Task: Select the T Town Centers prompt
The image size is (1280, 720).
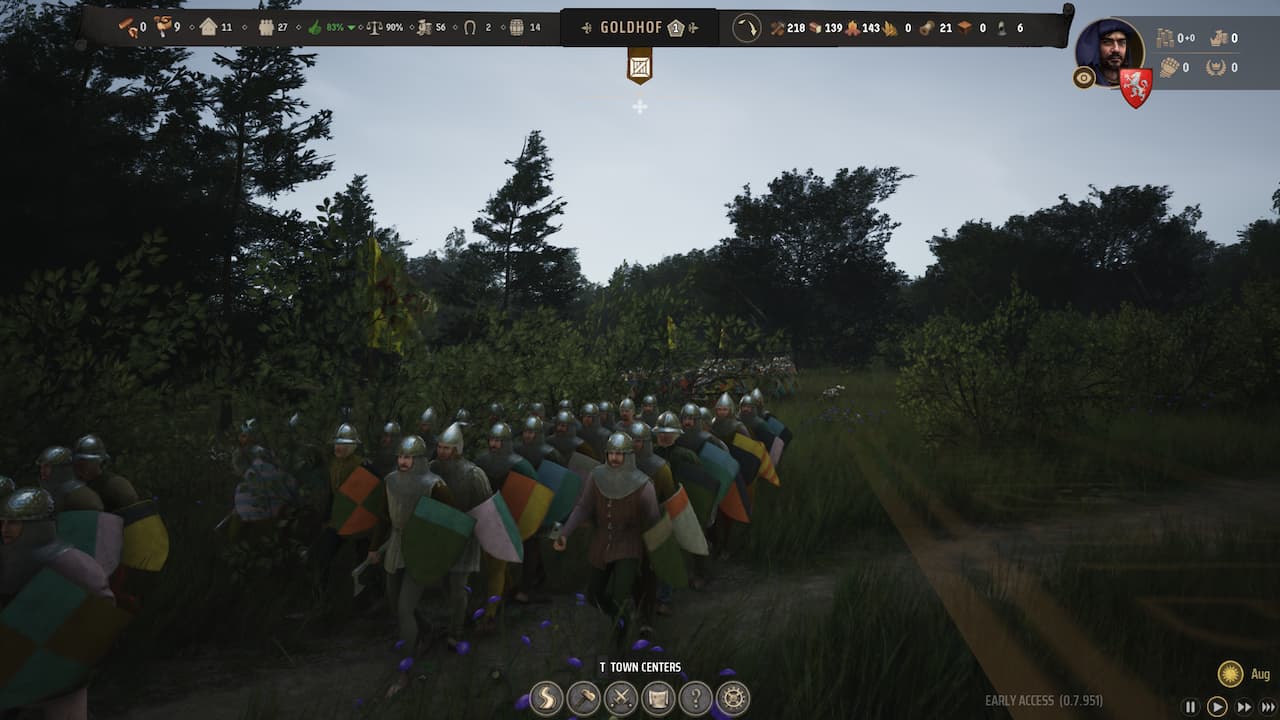Action: click(640, 665)
